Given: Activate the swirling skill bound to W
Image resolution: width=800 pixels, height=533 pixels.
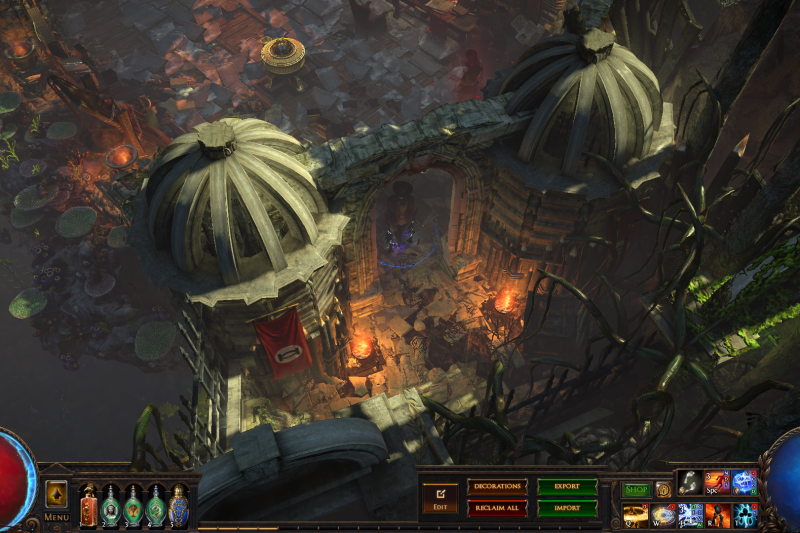Looking at the screenshot, I should click(663, 515).
